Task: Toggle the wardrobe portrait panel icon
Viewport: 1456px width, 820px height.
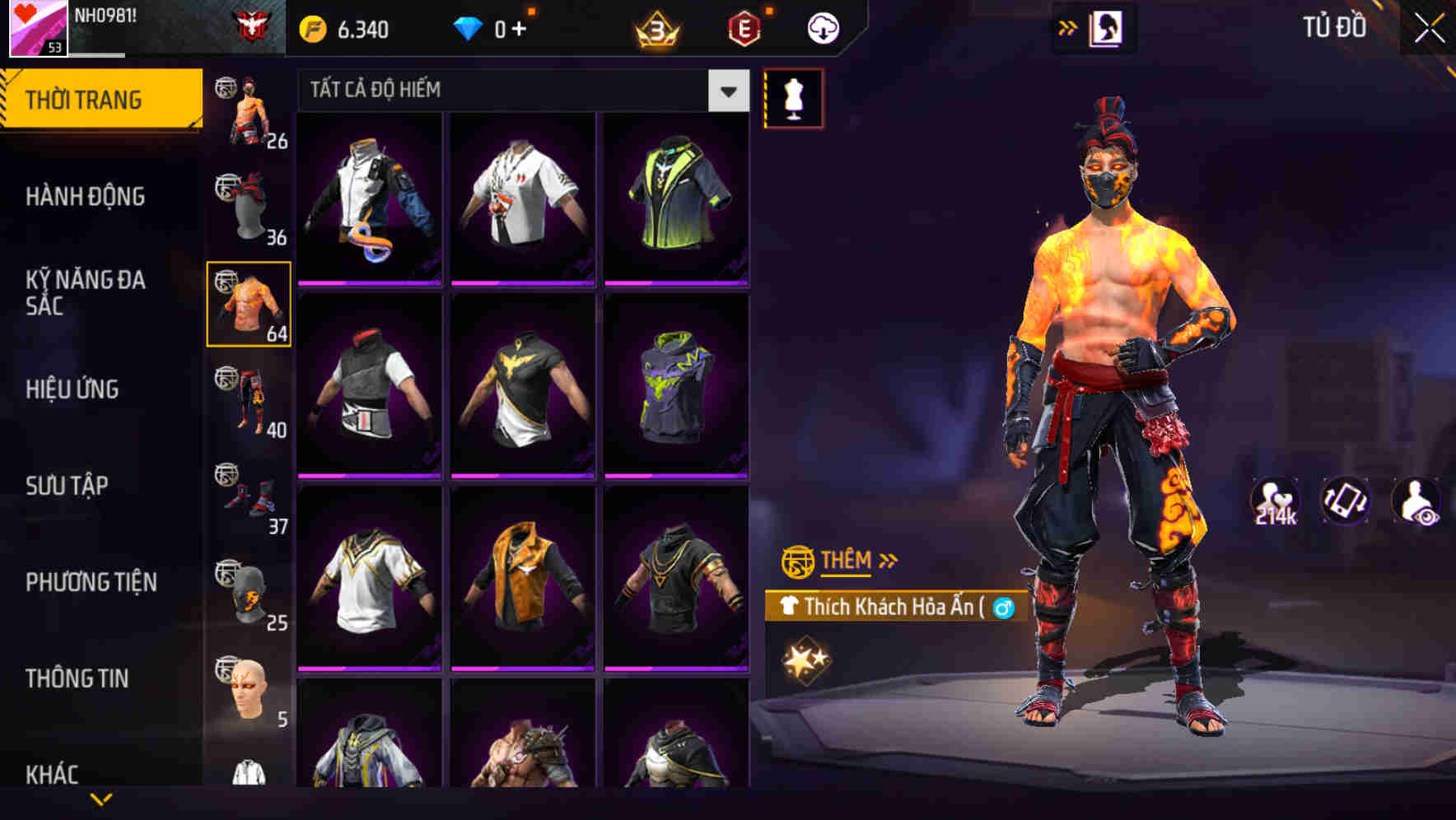Action: pos(1104,26)
